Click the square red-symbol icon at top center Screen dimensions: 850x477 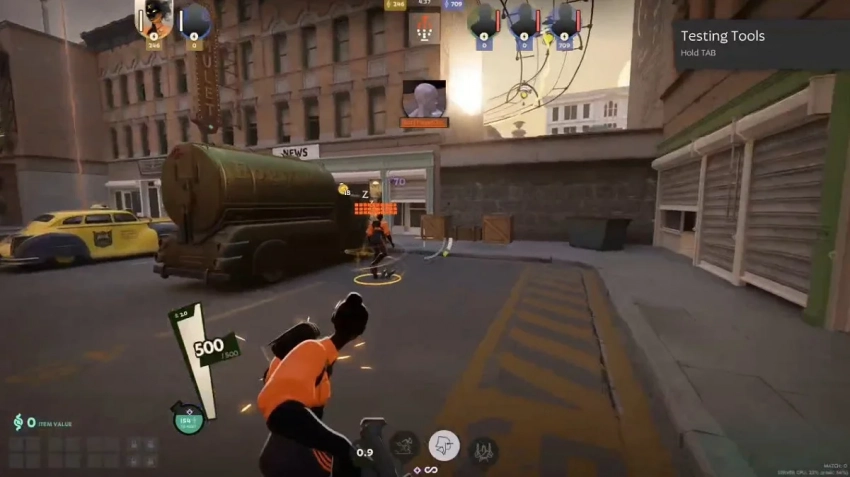424,27
